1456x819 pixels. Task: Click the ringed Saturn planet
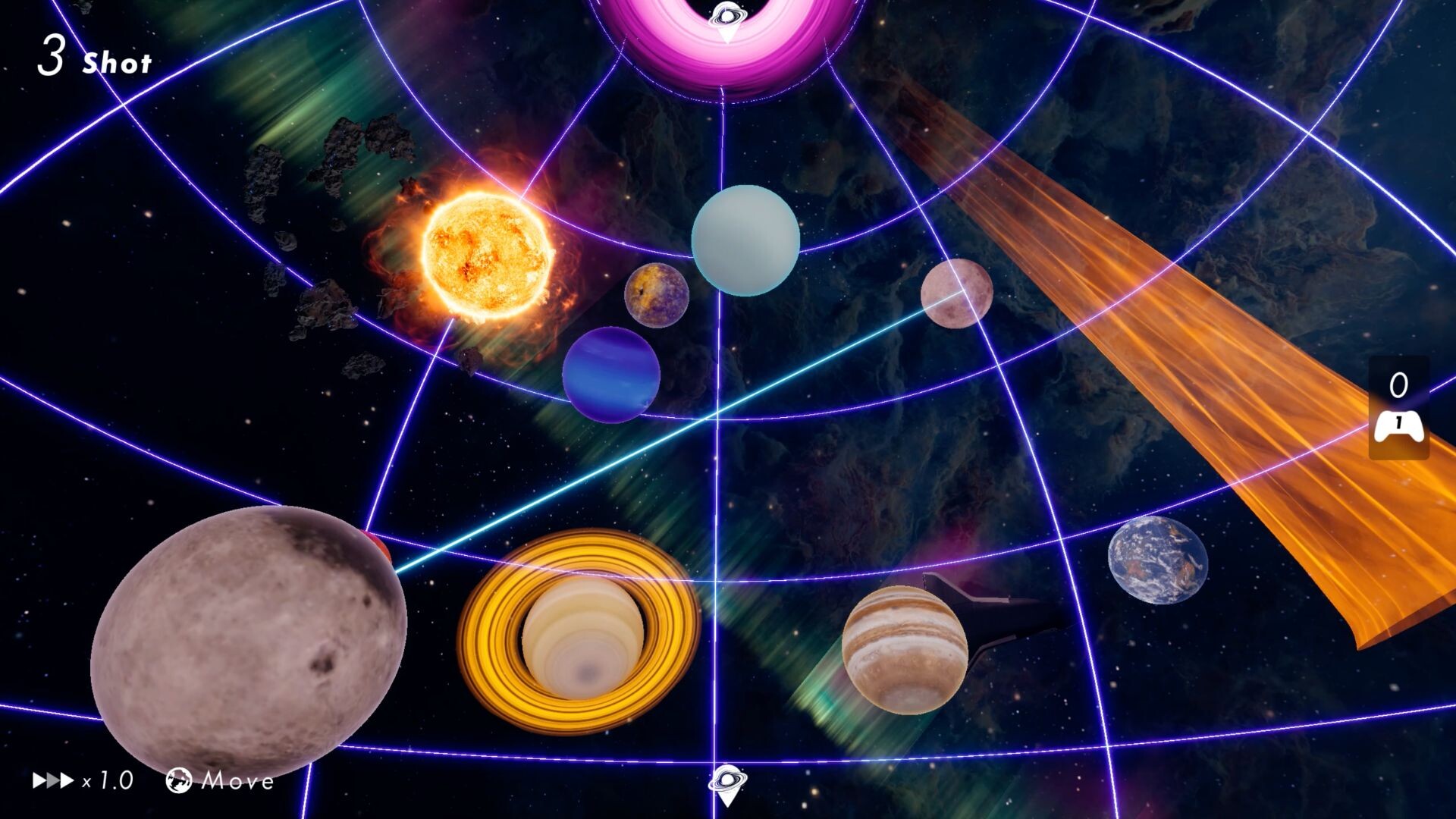[584, 637]
